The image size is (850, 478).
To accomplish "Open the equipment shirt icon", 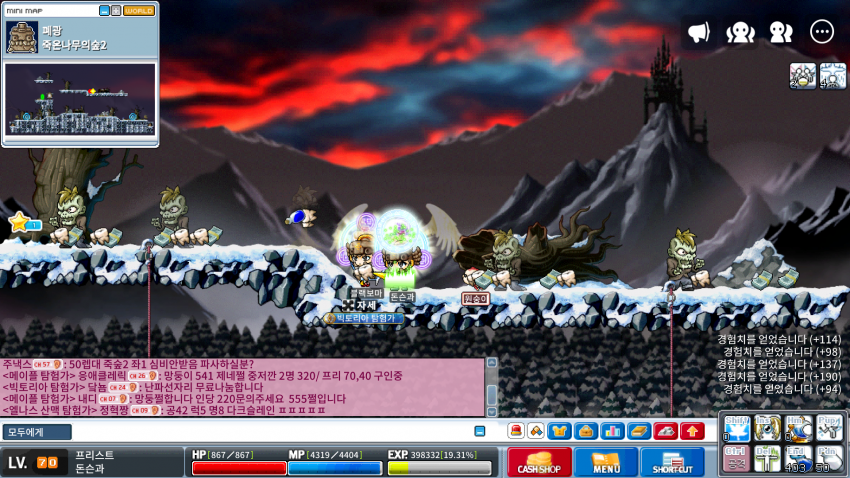I will [560, 431].
